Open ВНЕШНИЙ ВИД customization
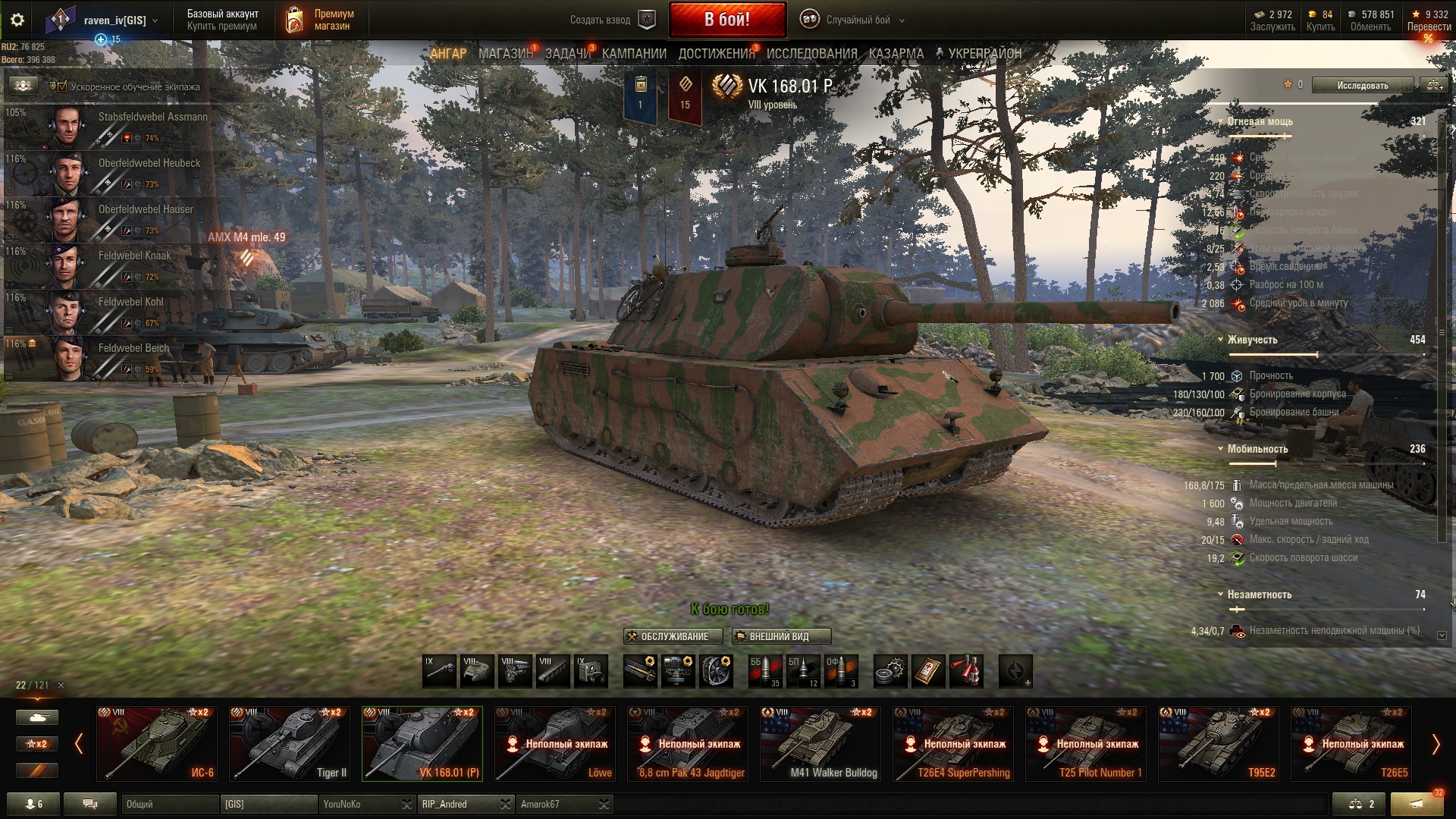This screenshot has width=1456, height=819. (780, 636)
